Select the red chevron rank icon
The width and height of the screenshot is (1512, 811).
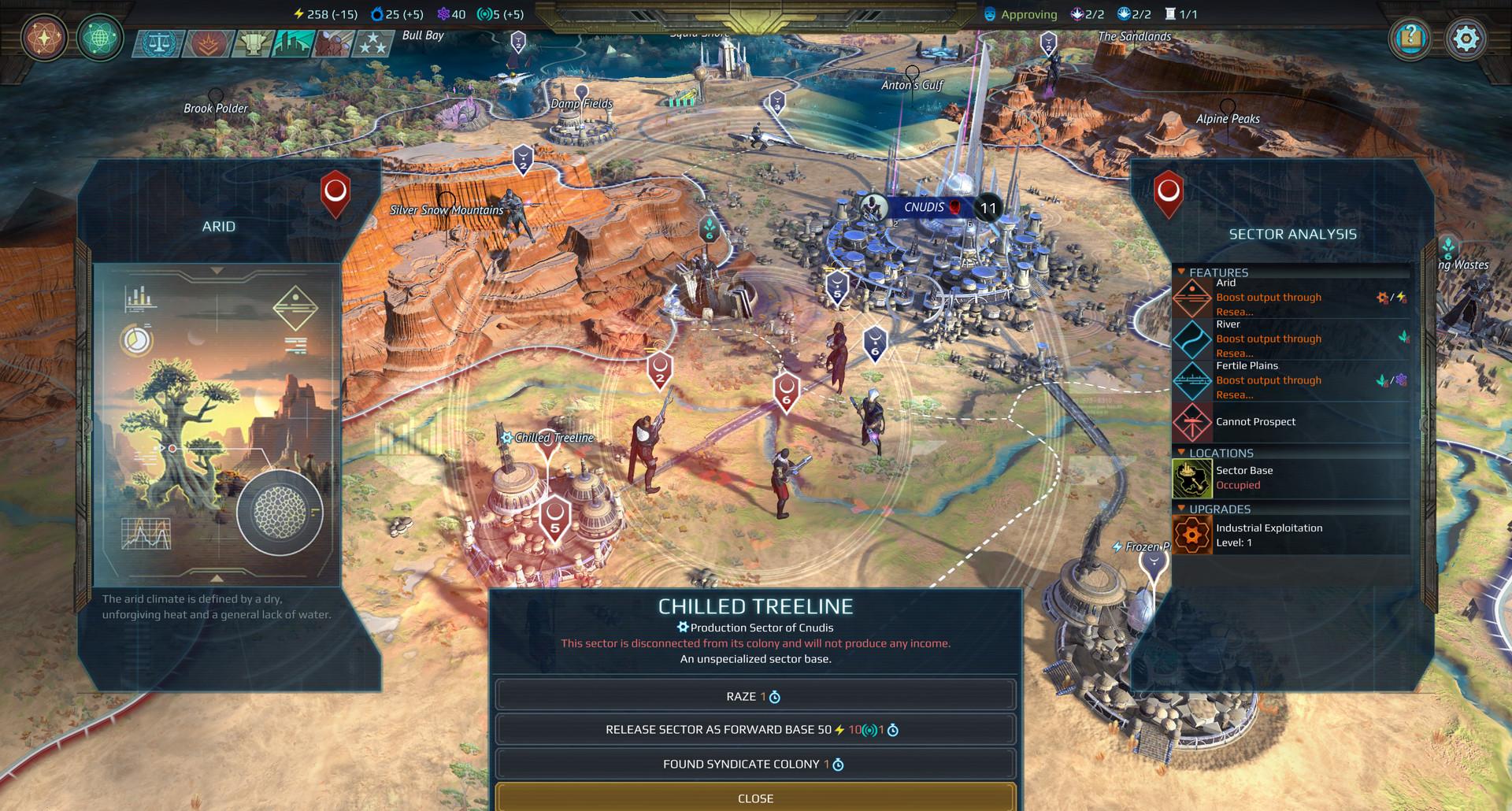pyautogui.click(x=206, y=44)
